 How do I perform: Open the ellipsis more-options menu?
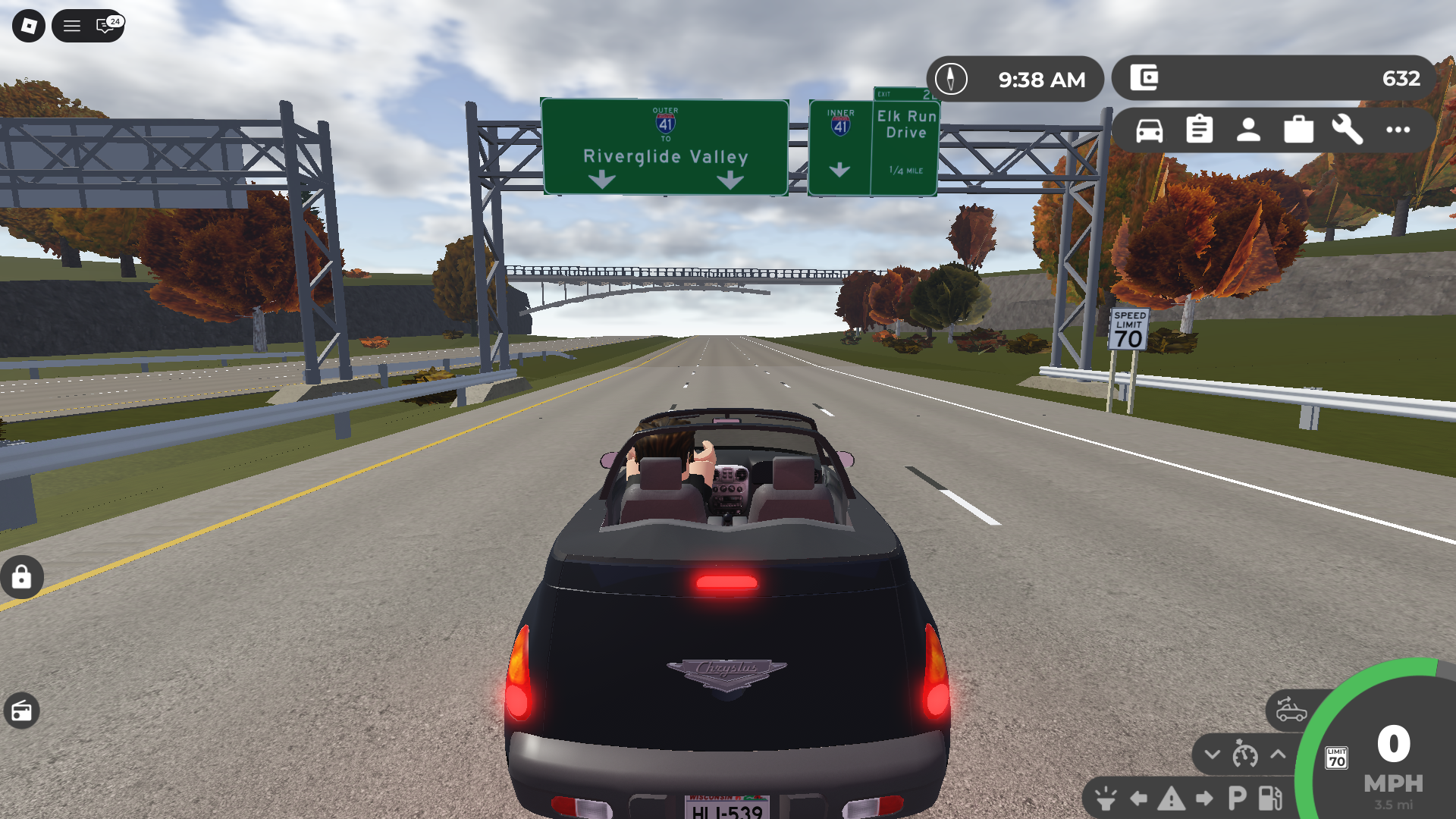[x=1397, y=130]
